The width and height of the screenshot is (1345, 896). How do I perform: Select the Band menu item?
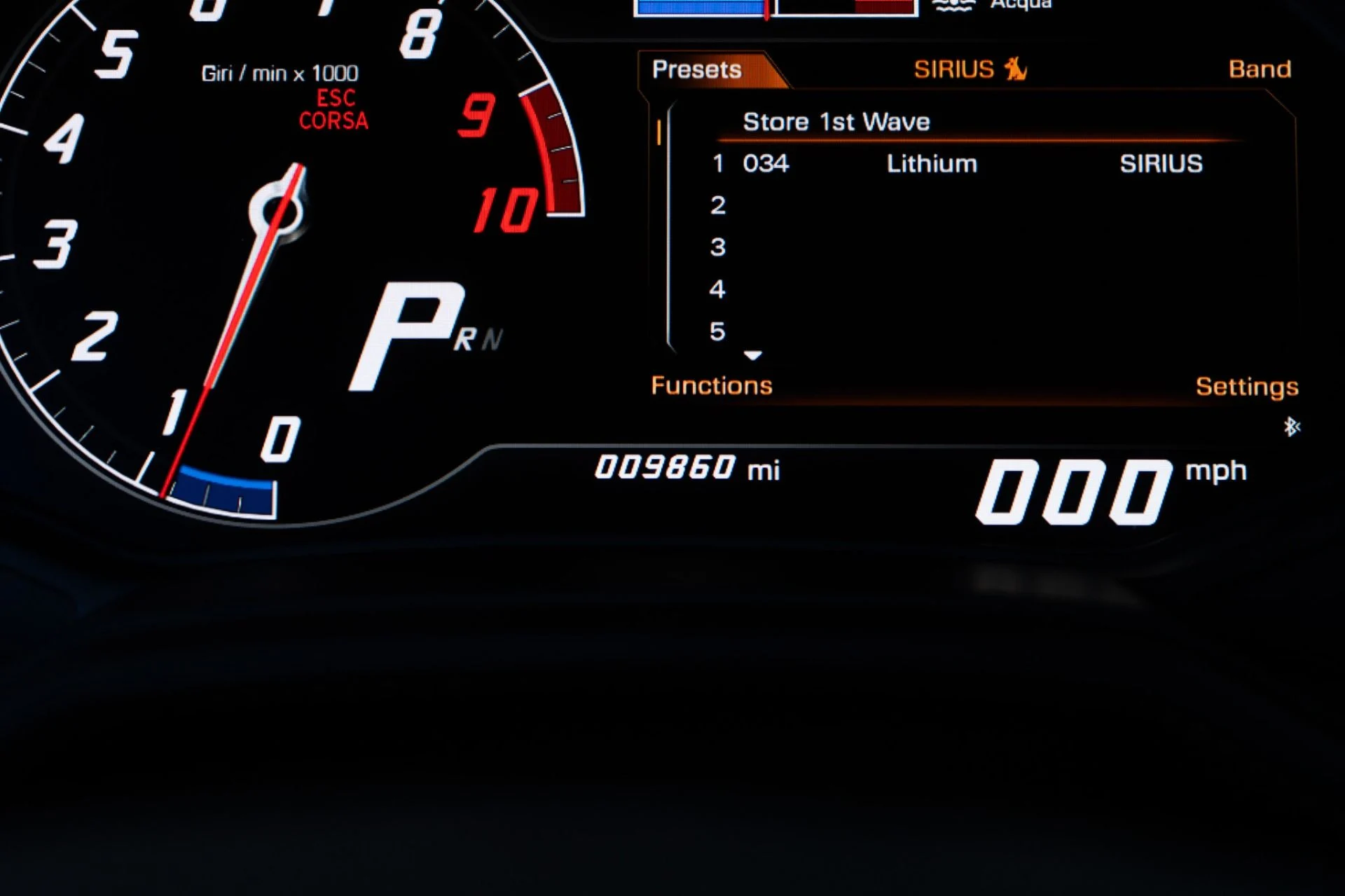1260,68
